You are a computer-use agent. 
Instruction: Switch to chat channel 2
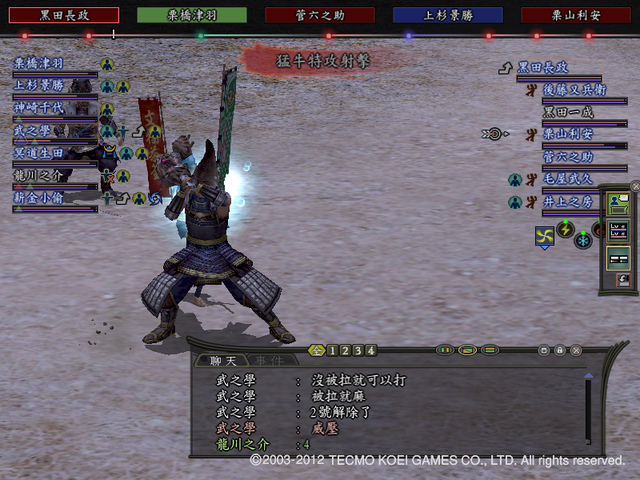345,351
